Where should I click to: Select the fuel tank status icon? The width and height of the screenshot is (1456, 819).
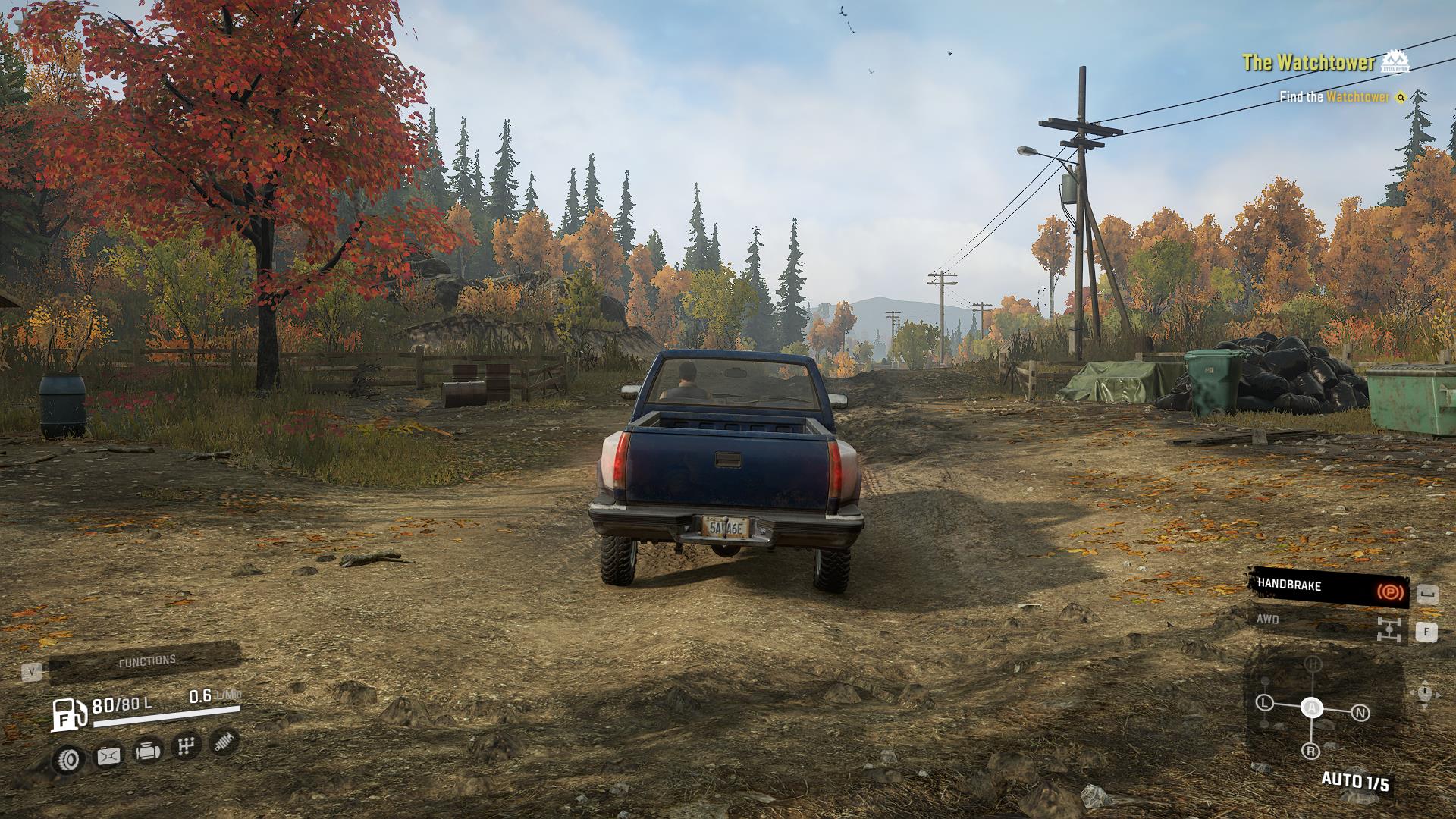click(x=108, y=755)
